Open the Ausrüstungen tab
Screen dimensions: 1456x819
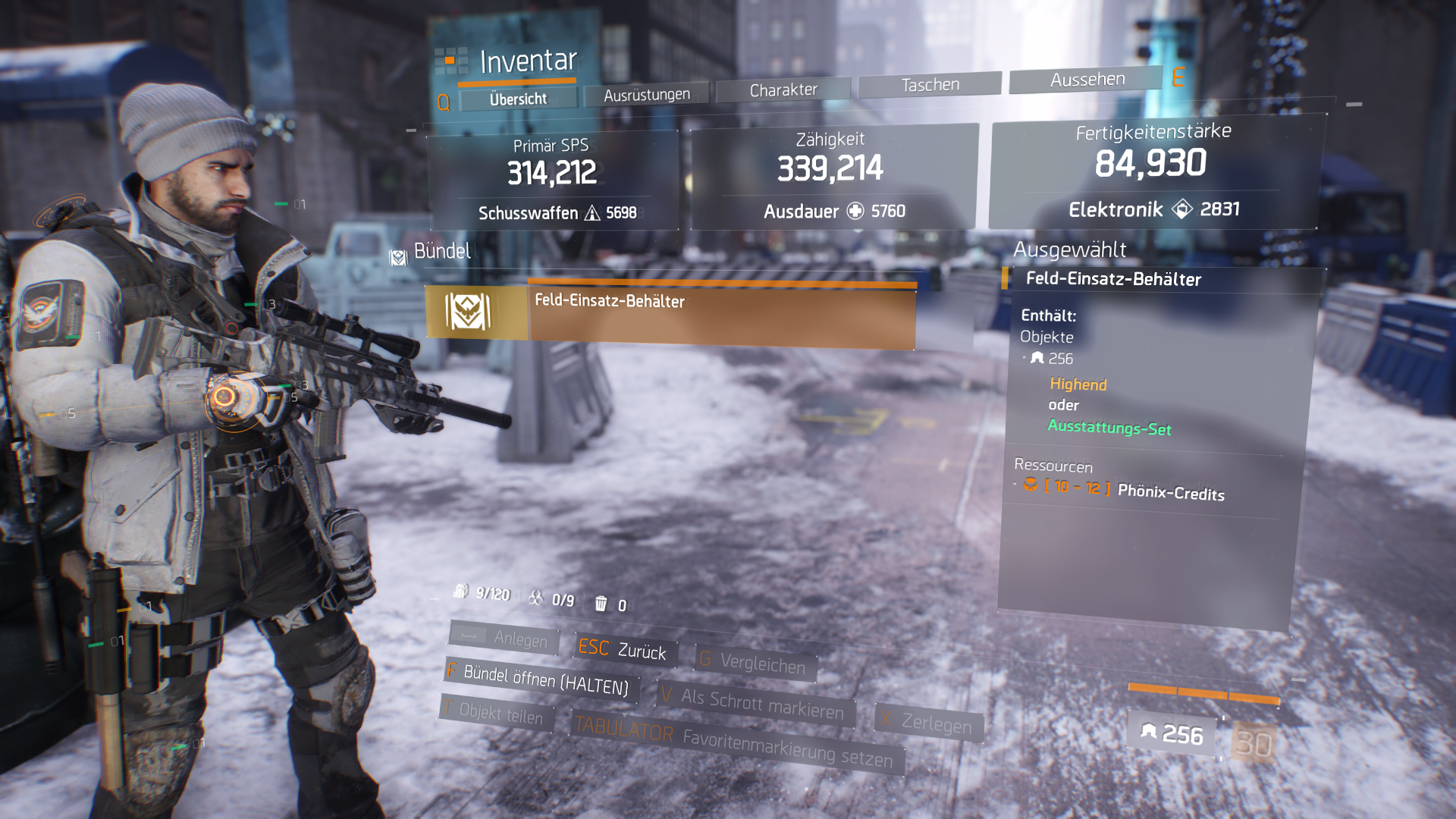click(647, 95)
